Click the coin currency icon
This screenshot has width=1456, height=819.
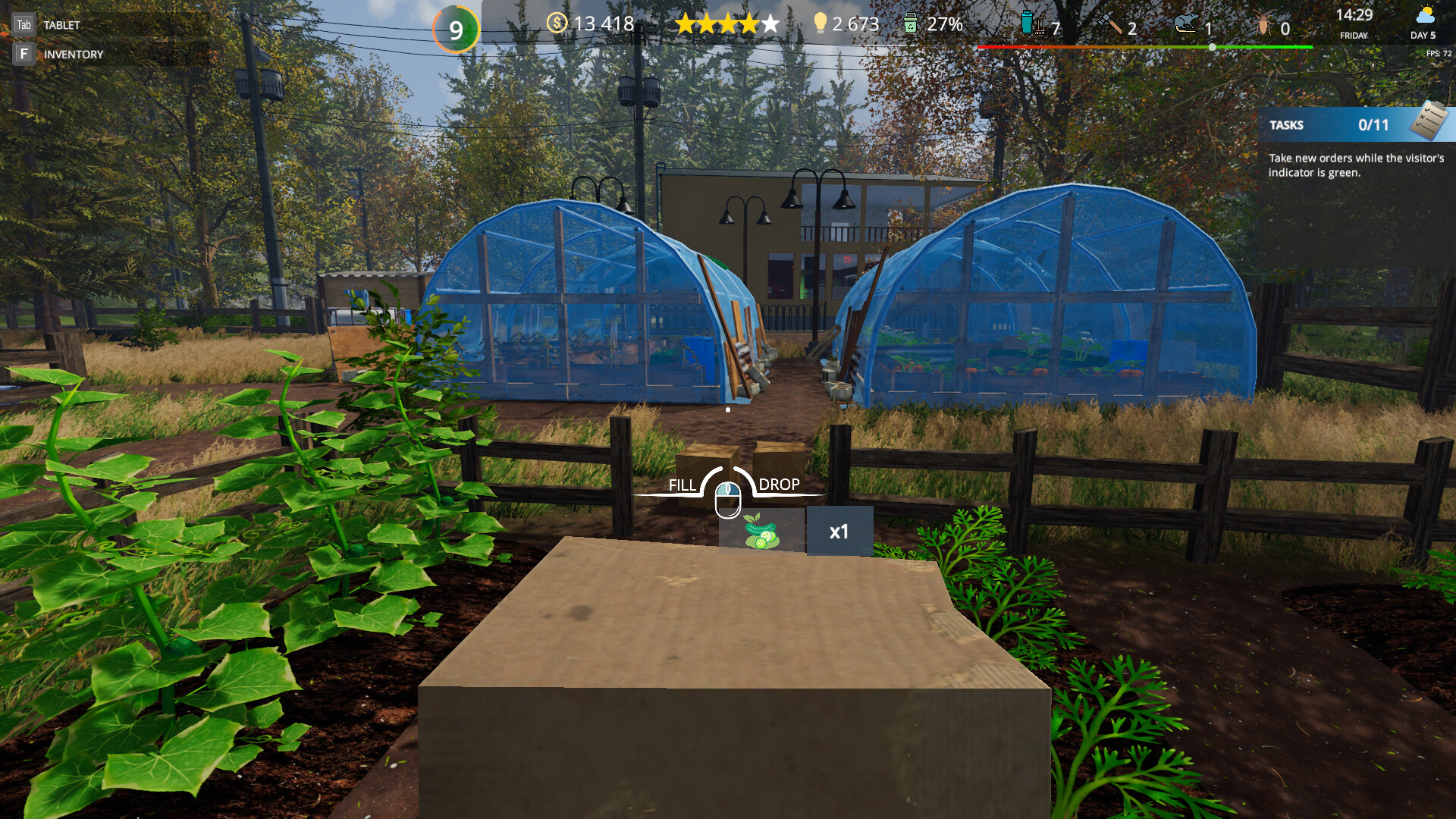559,24
